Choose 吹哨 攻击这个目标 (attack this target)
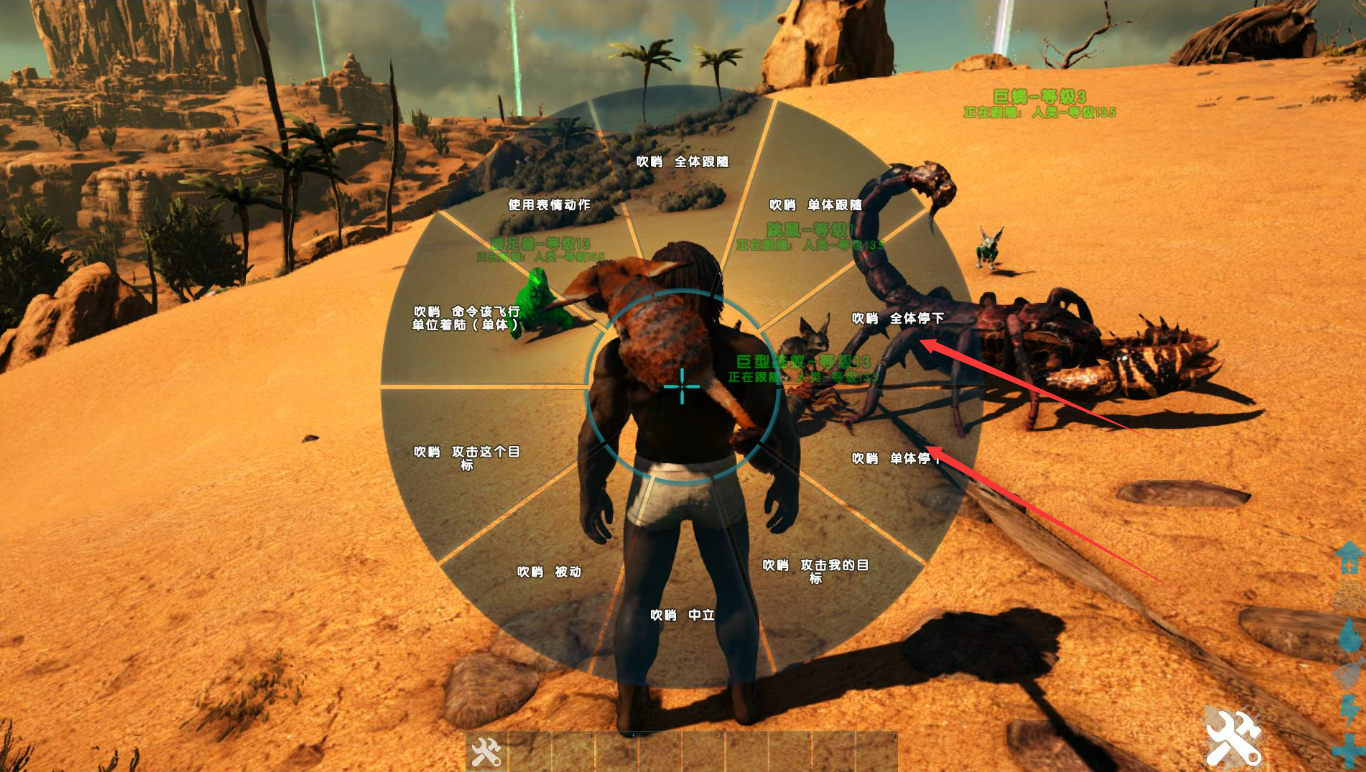 (x=467, y=457)
